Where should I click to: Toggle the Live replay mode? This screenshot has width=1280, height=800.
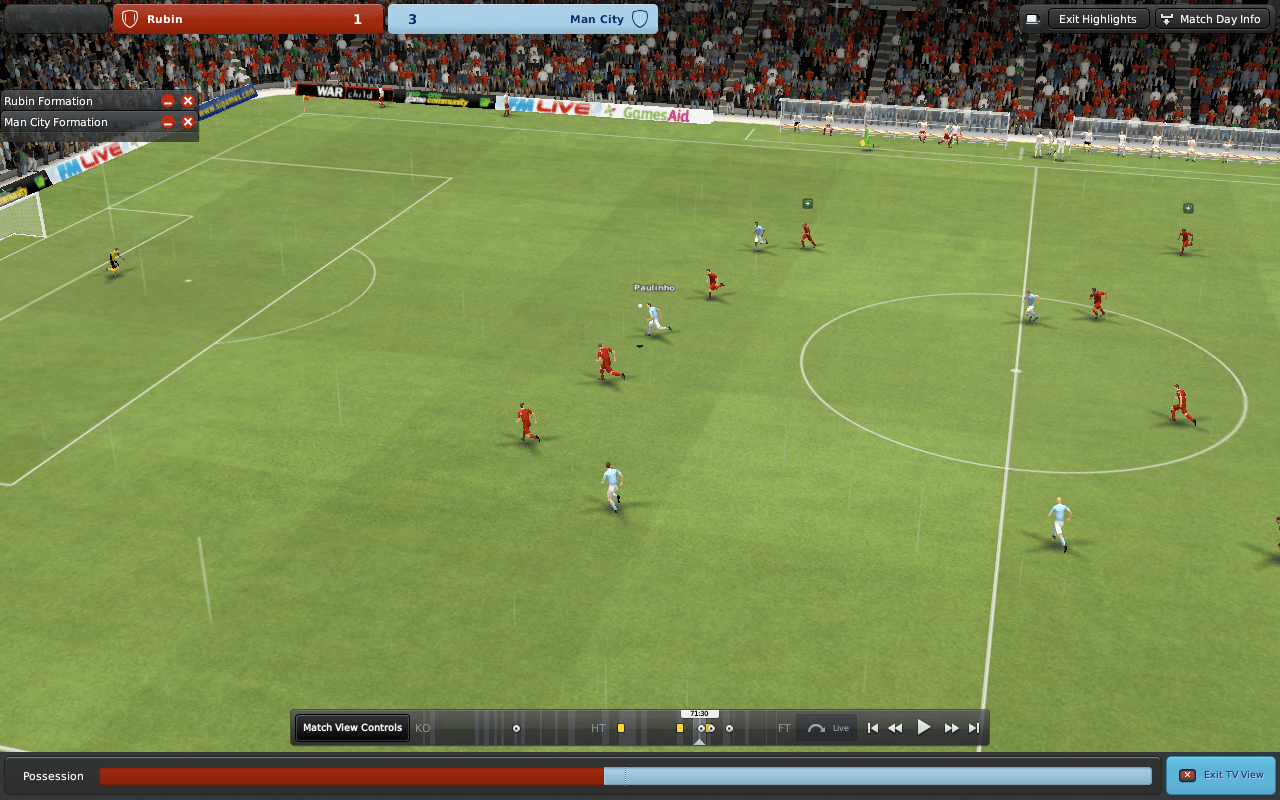tap(827, 727)
